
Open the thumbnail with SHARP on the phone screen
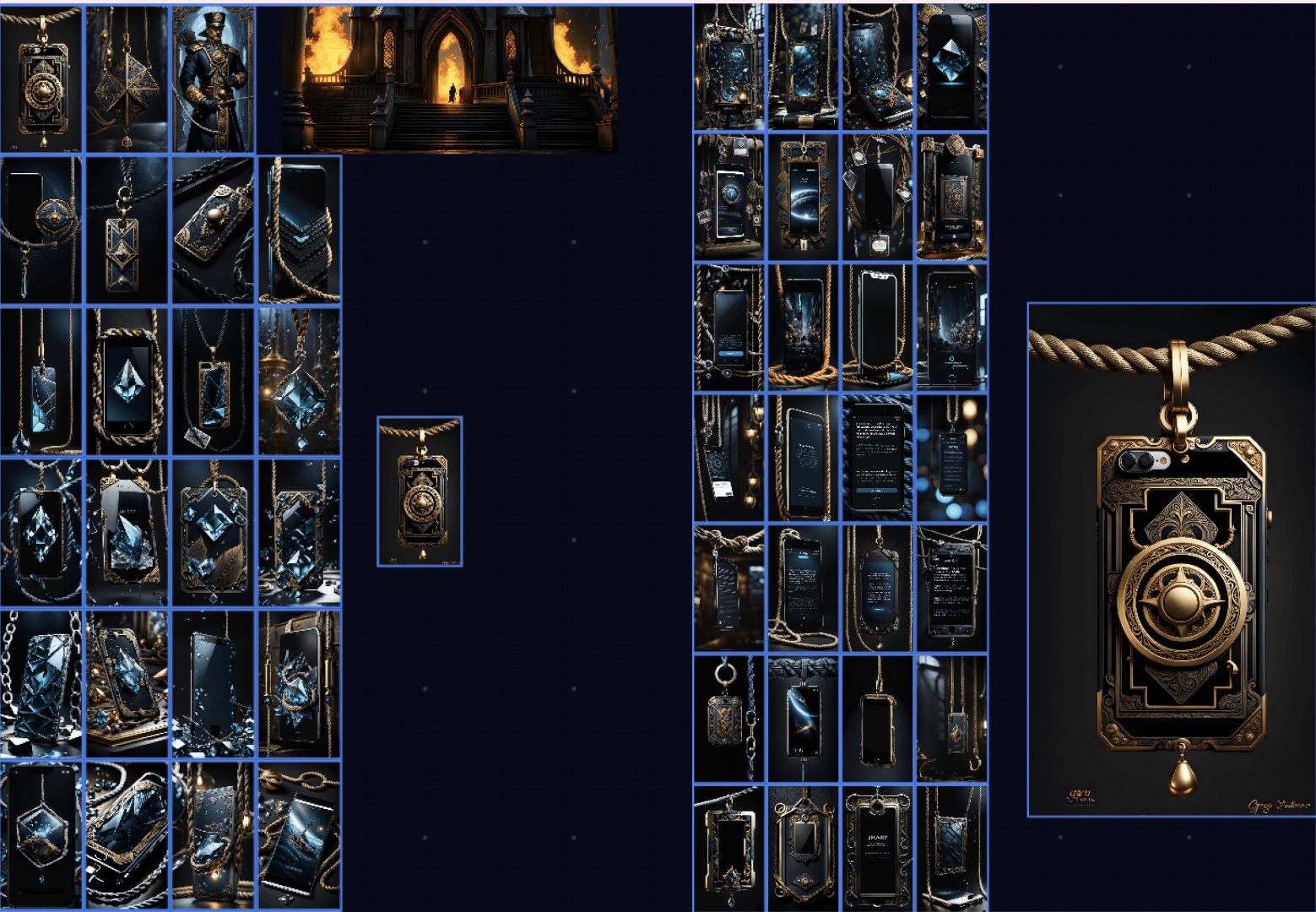click(877, 847)
